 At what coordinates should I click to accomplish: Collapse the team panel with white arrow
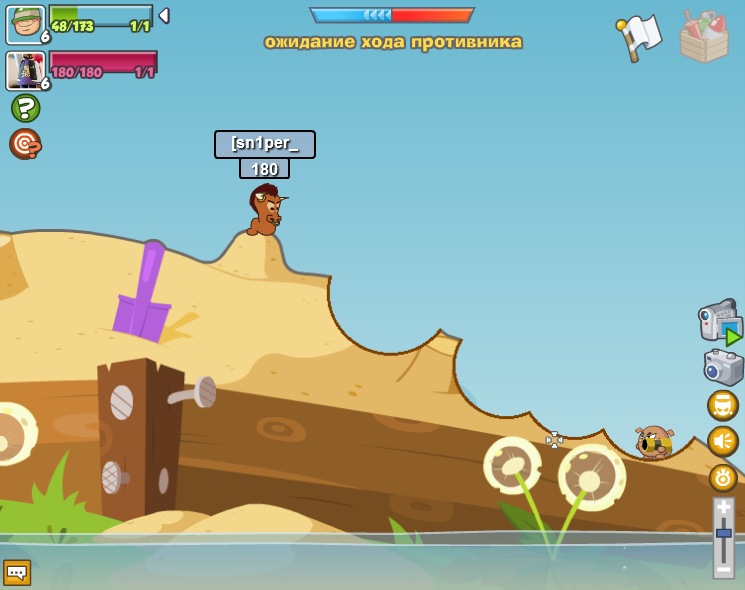coord(164,16)
